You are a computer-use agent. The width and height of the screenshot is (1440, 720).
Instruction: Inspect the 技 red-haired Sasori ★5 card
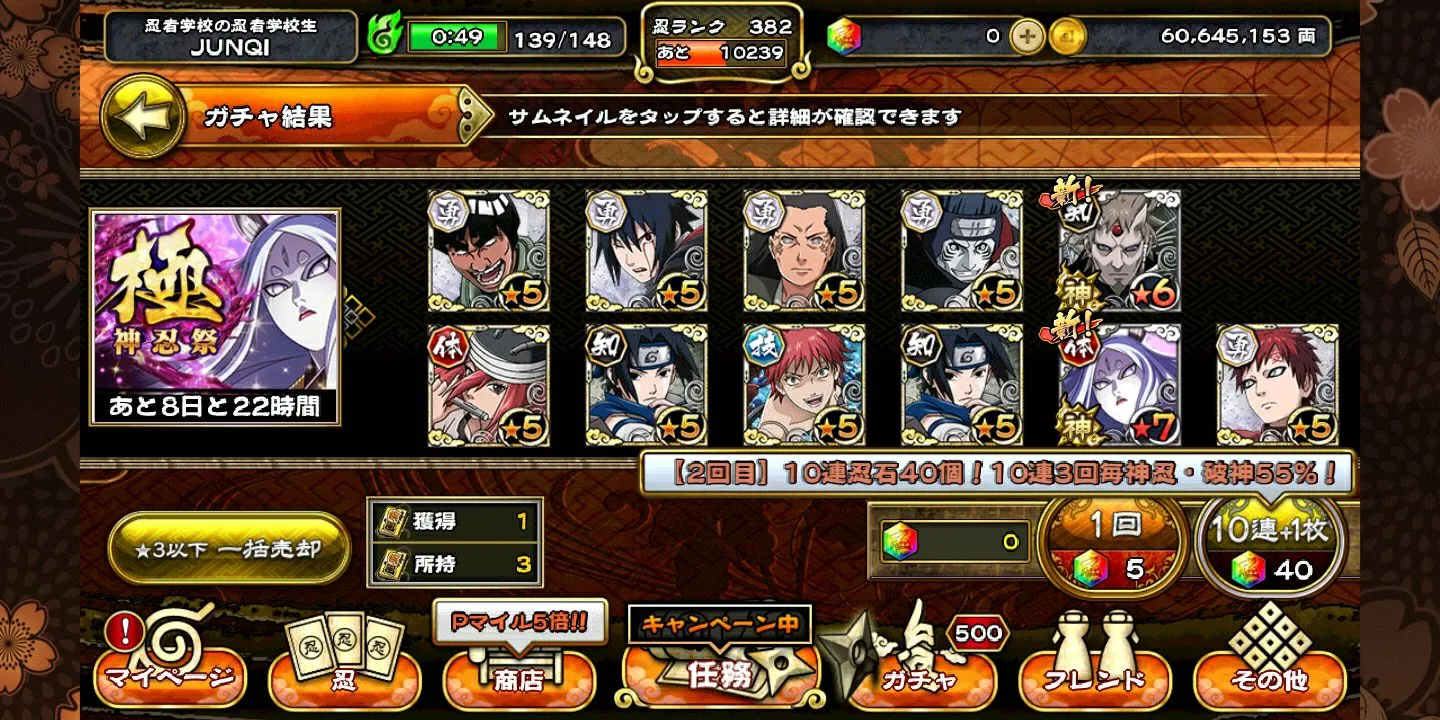[804, 385]
